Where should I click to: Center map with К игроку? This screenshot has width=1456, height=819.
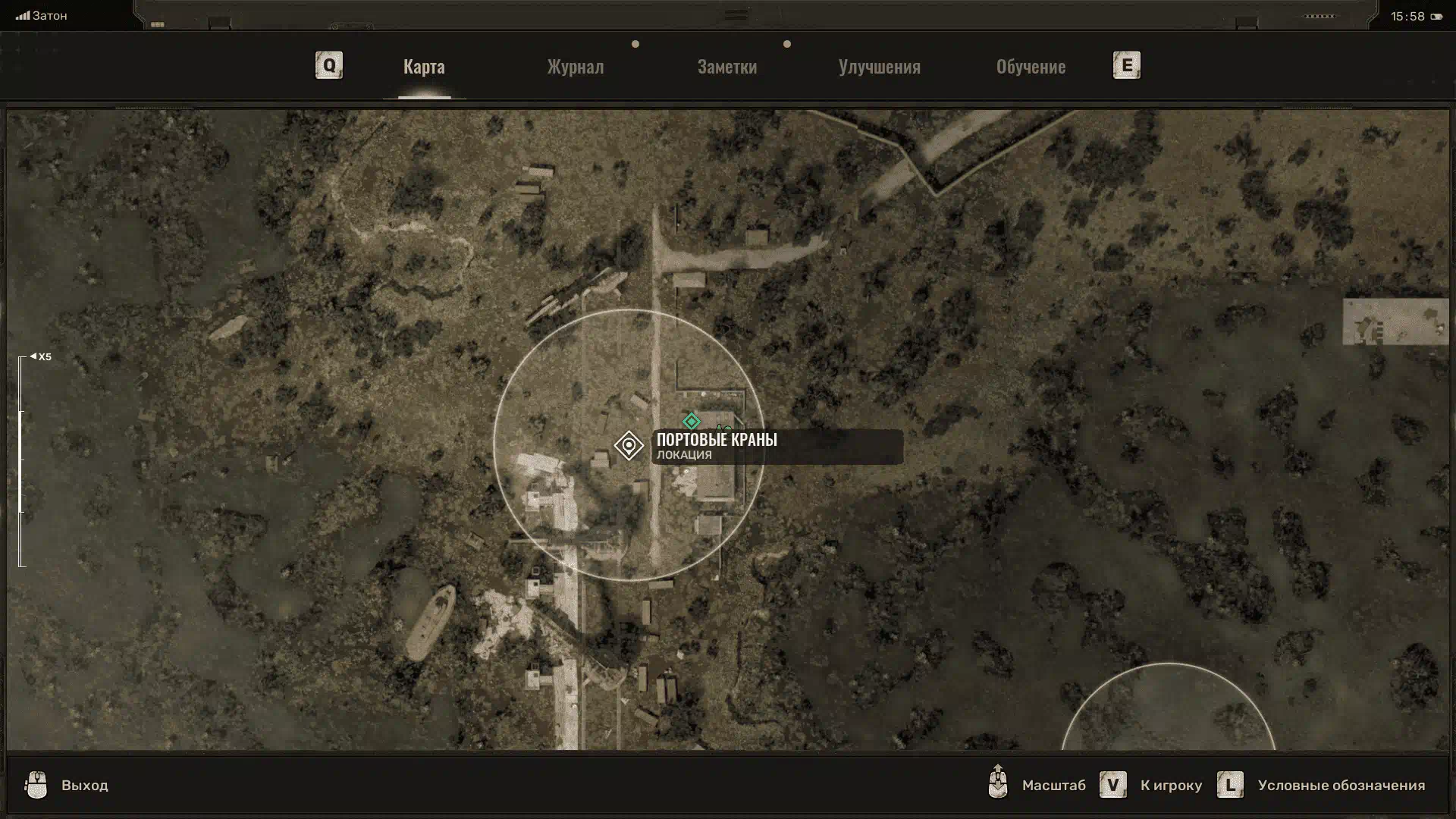pos(1170,785)
